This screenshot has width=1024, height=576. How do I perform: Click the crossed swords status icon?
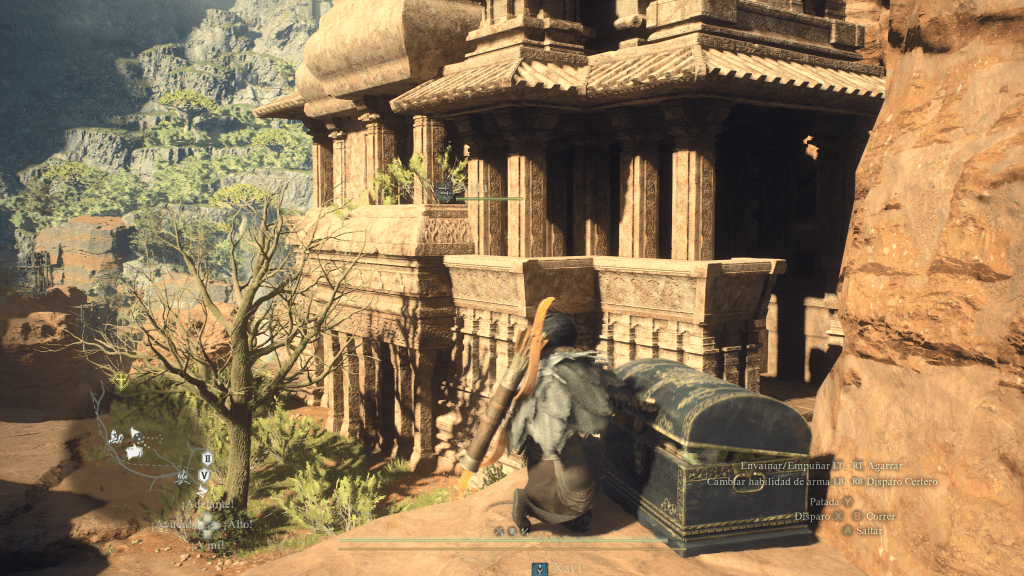(498, 531)
